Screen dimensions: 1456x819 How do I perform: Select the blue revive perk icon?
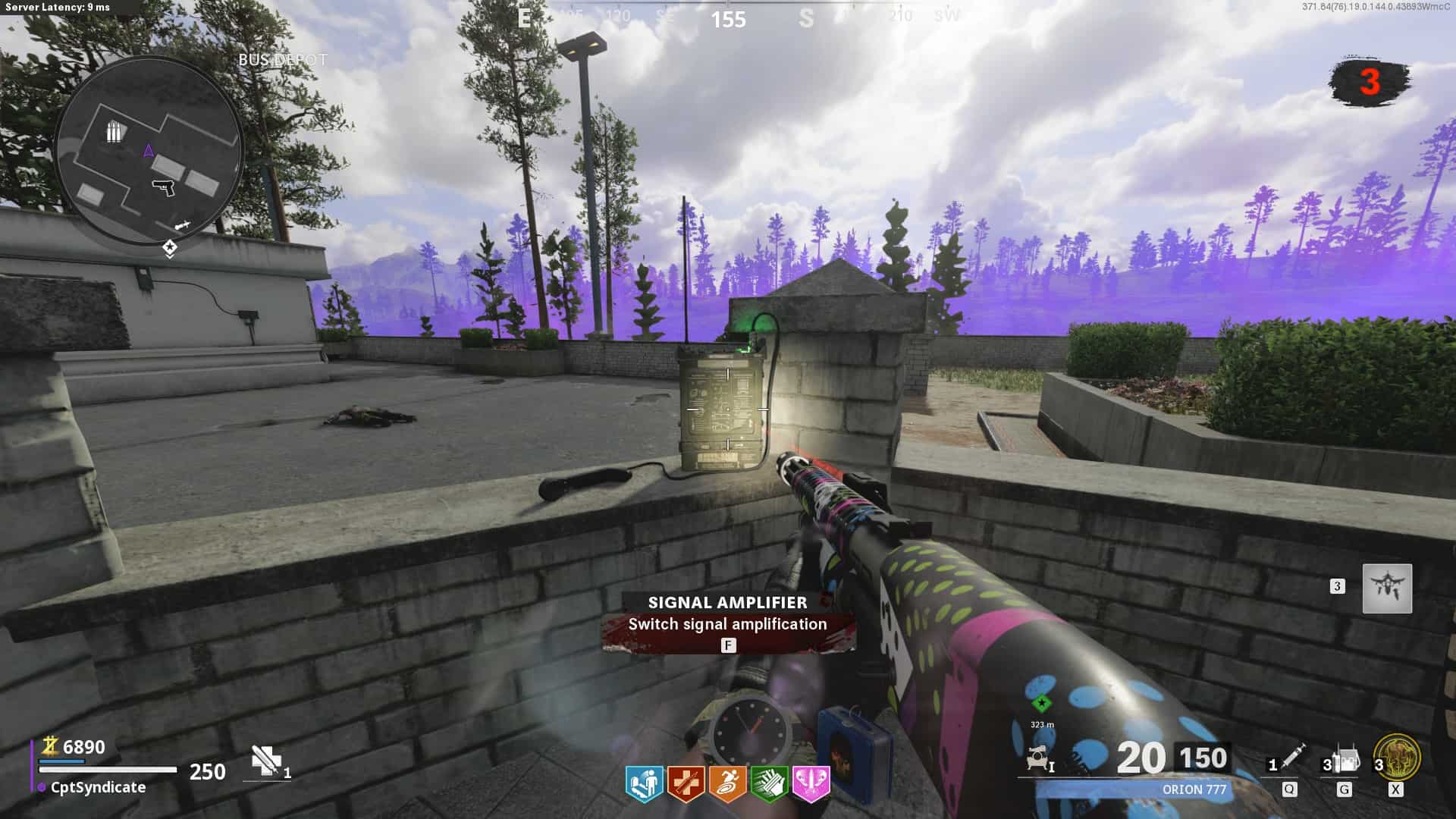(x=645, y=783)
